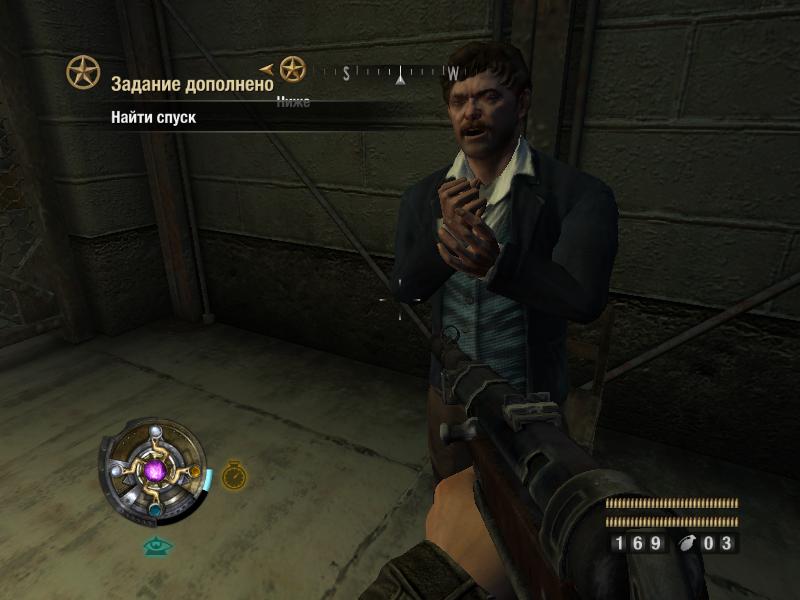The width and height of the screenshot is (800, 600).
Task: Toggle the teal eye power icon
Action: (x=157, y=546)
